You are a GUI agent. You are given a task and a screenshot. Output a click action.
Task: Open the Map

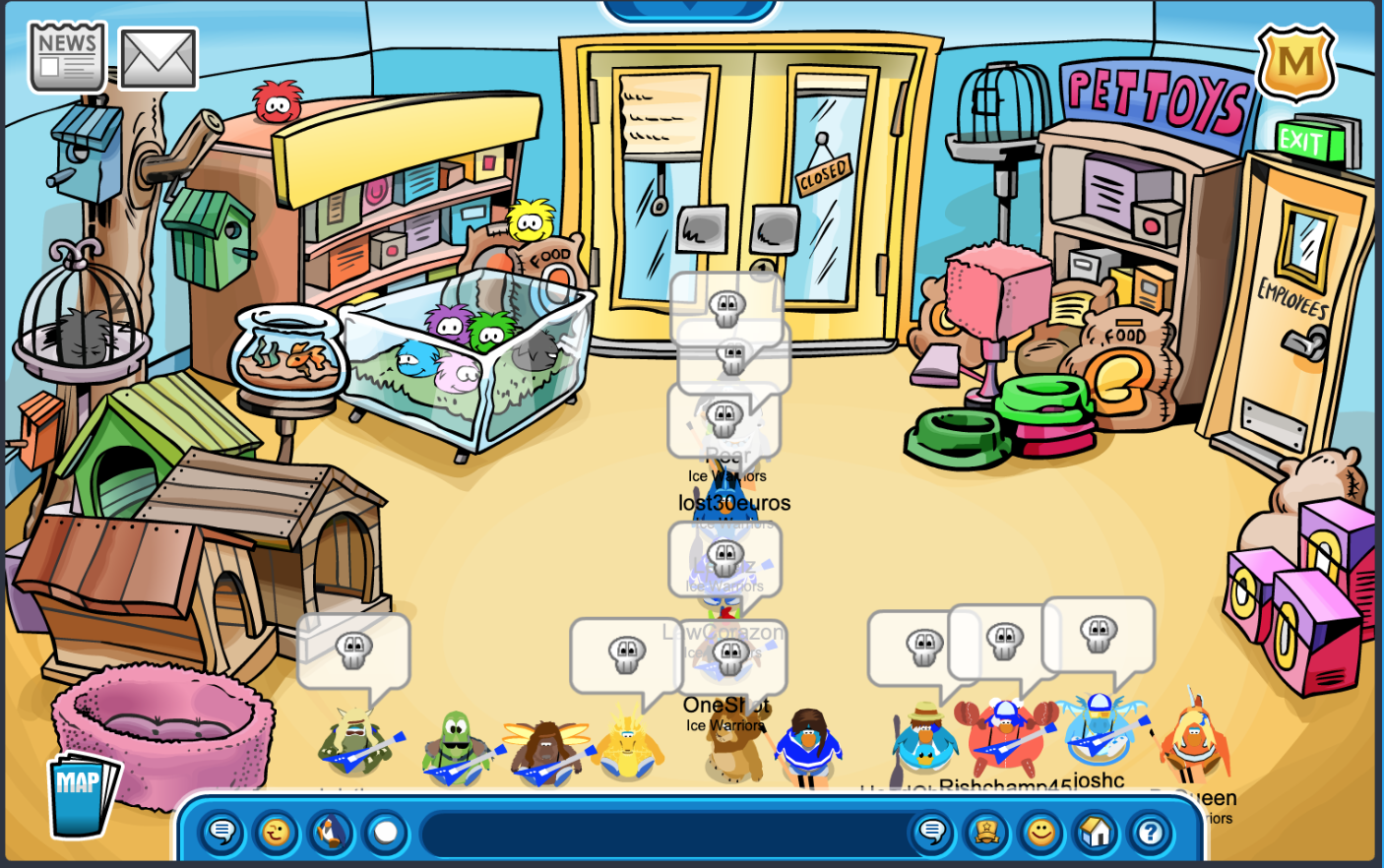click(82, 792)
